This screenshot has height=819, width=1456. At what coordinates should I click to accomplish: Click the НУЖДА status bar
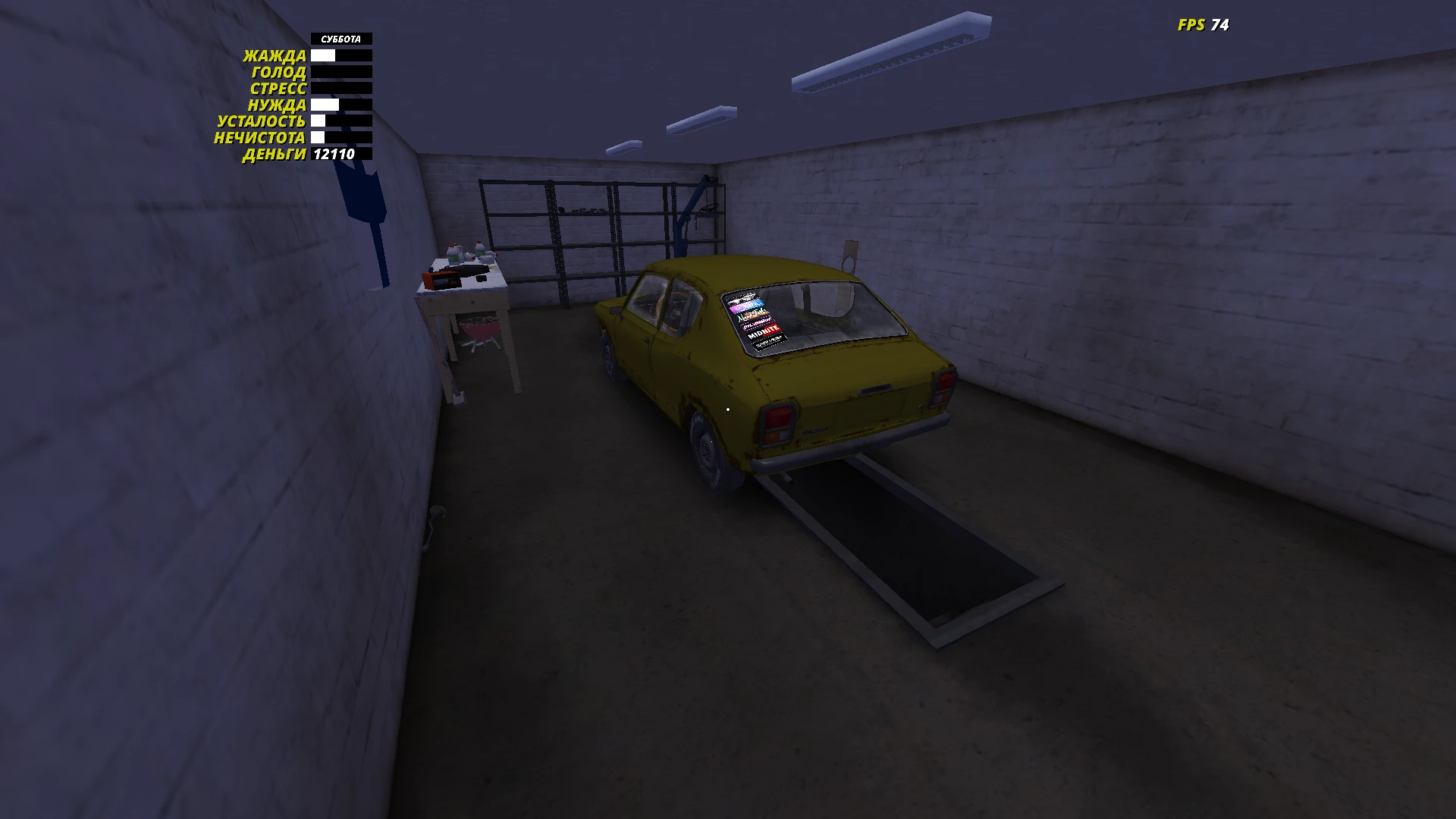(x=340, y=105)
